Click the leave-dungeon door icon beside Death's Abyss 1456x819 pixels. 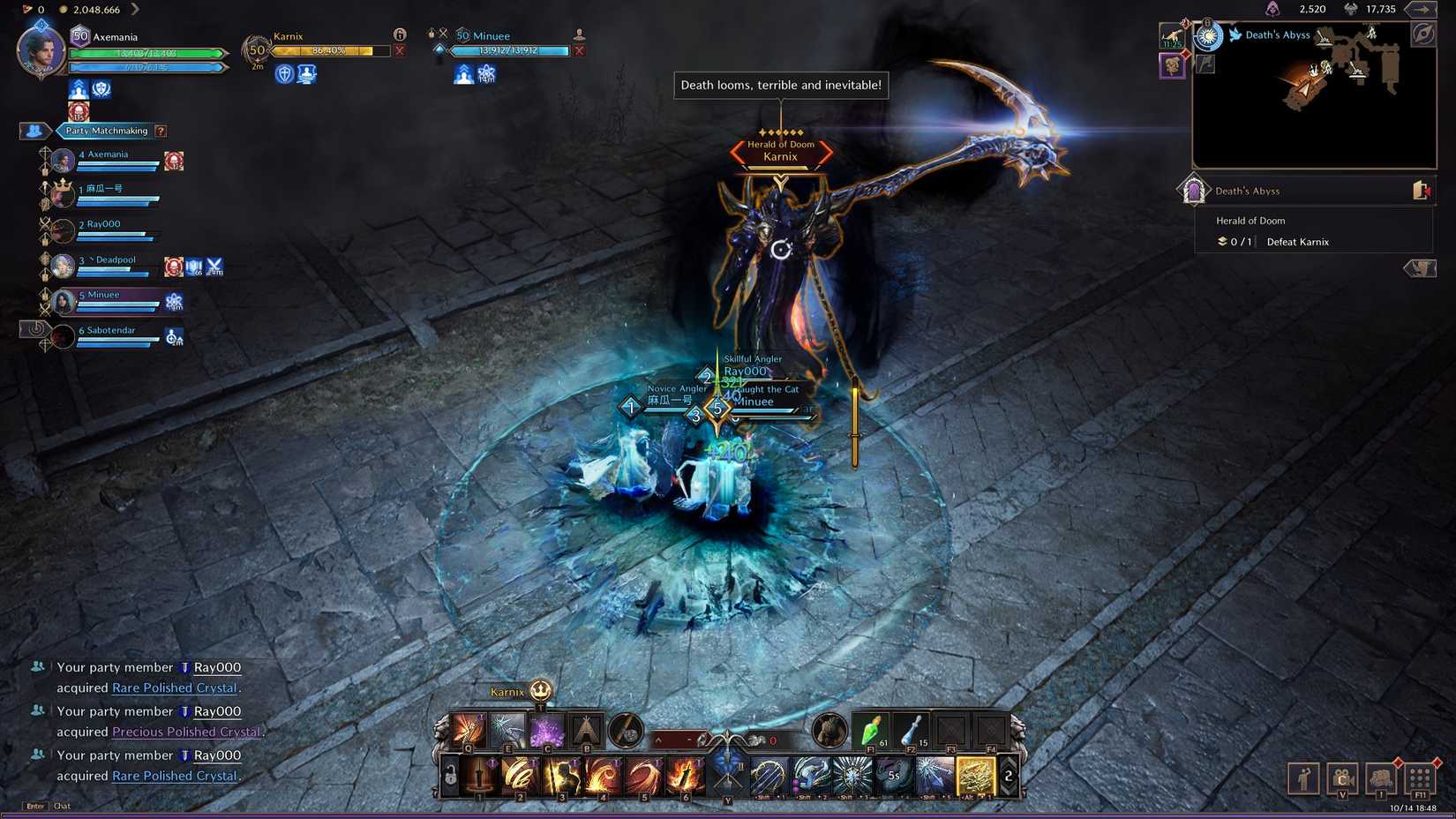click(1421, 190)
